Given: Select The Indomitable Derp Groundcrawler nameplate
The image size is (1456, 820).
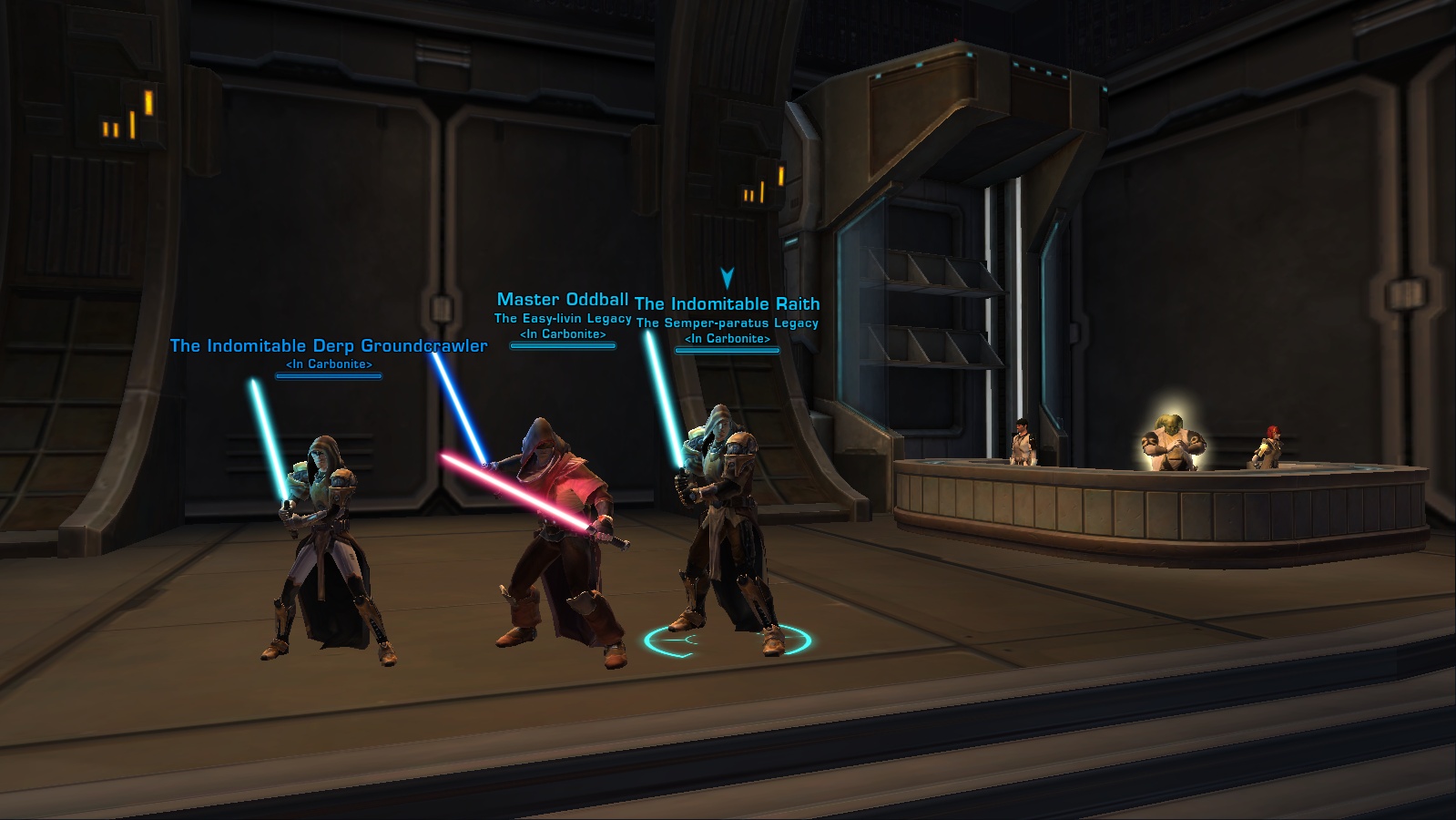Looking at the screenshot, I should (329, 346).
